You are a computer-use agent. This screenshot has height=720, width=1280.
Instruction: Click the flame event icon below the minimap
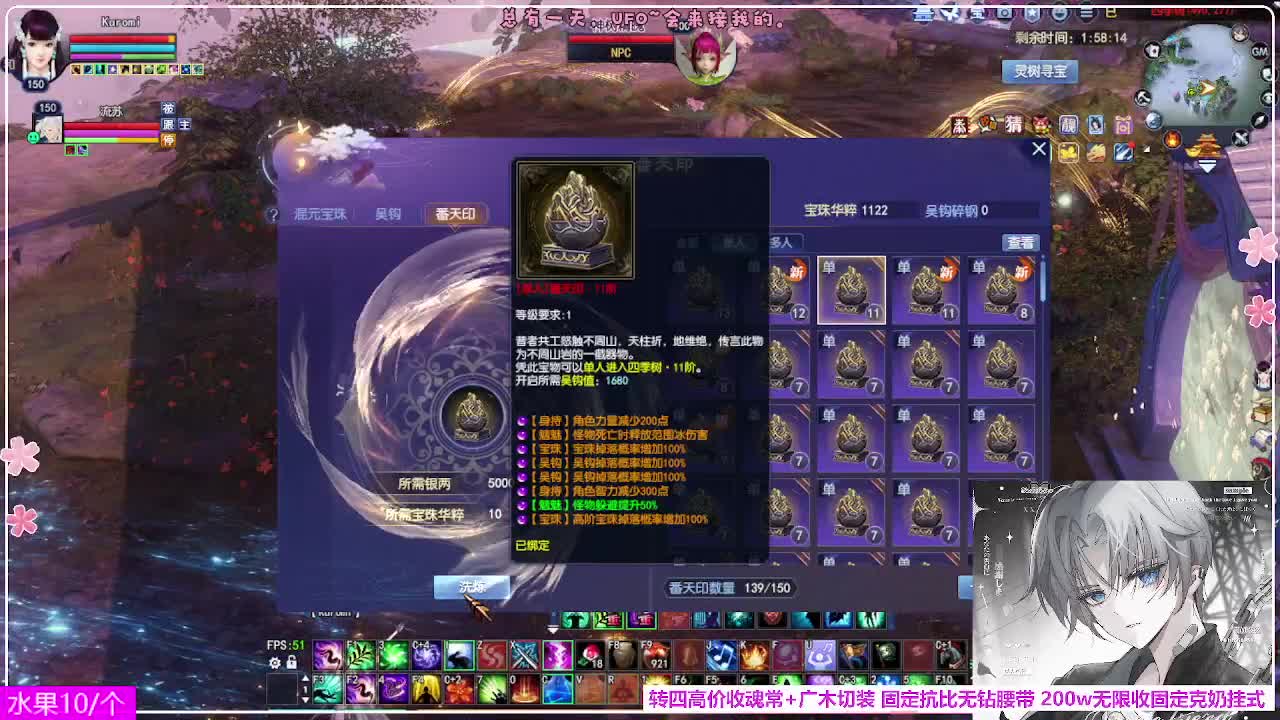(x=1172, y=140)
